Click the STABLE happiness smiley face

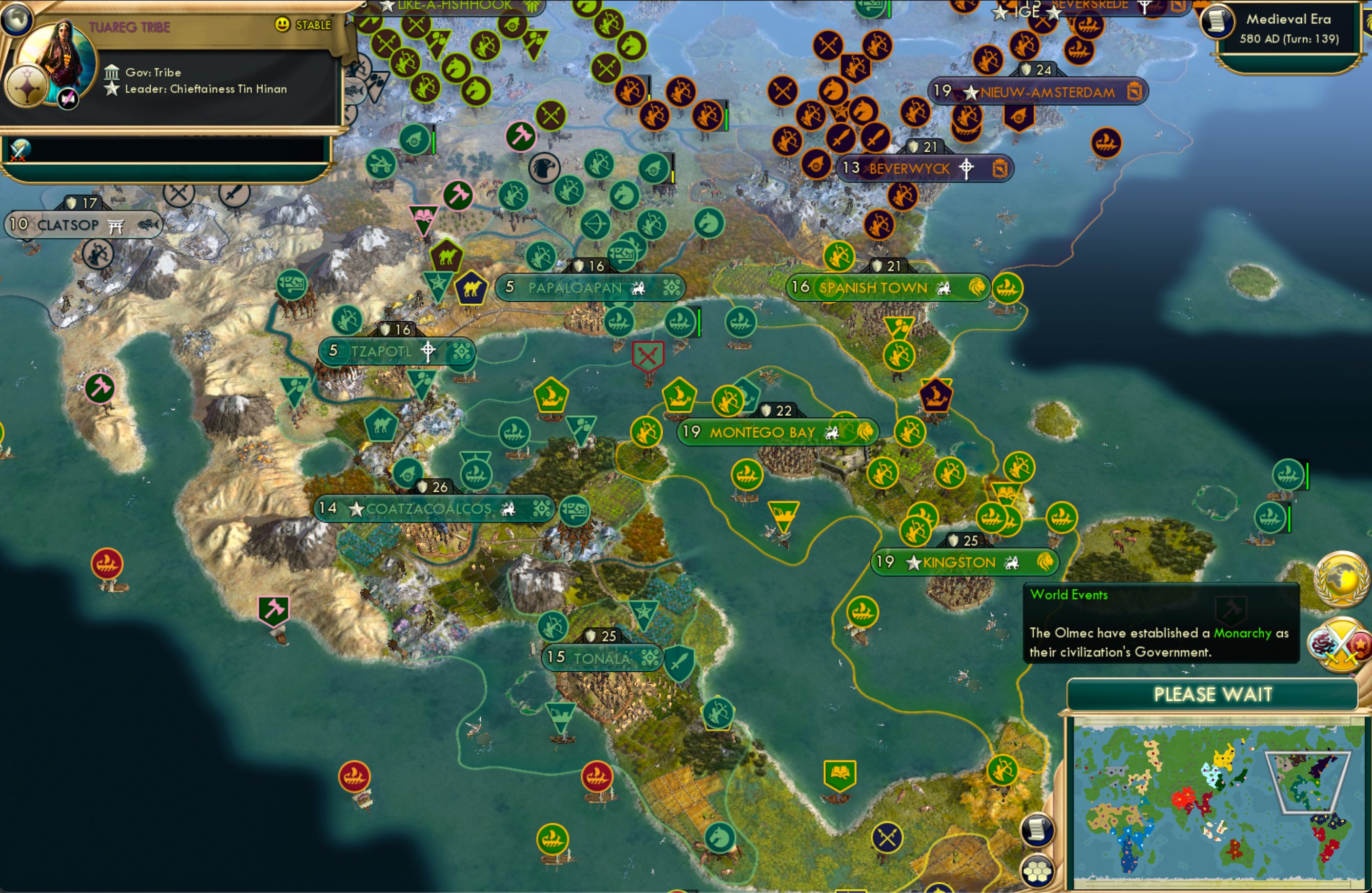tap(281, 25)
